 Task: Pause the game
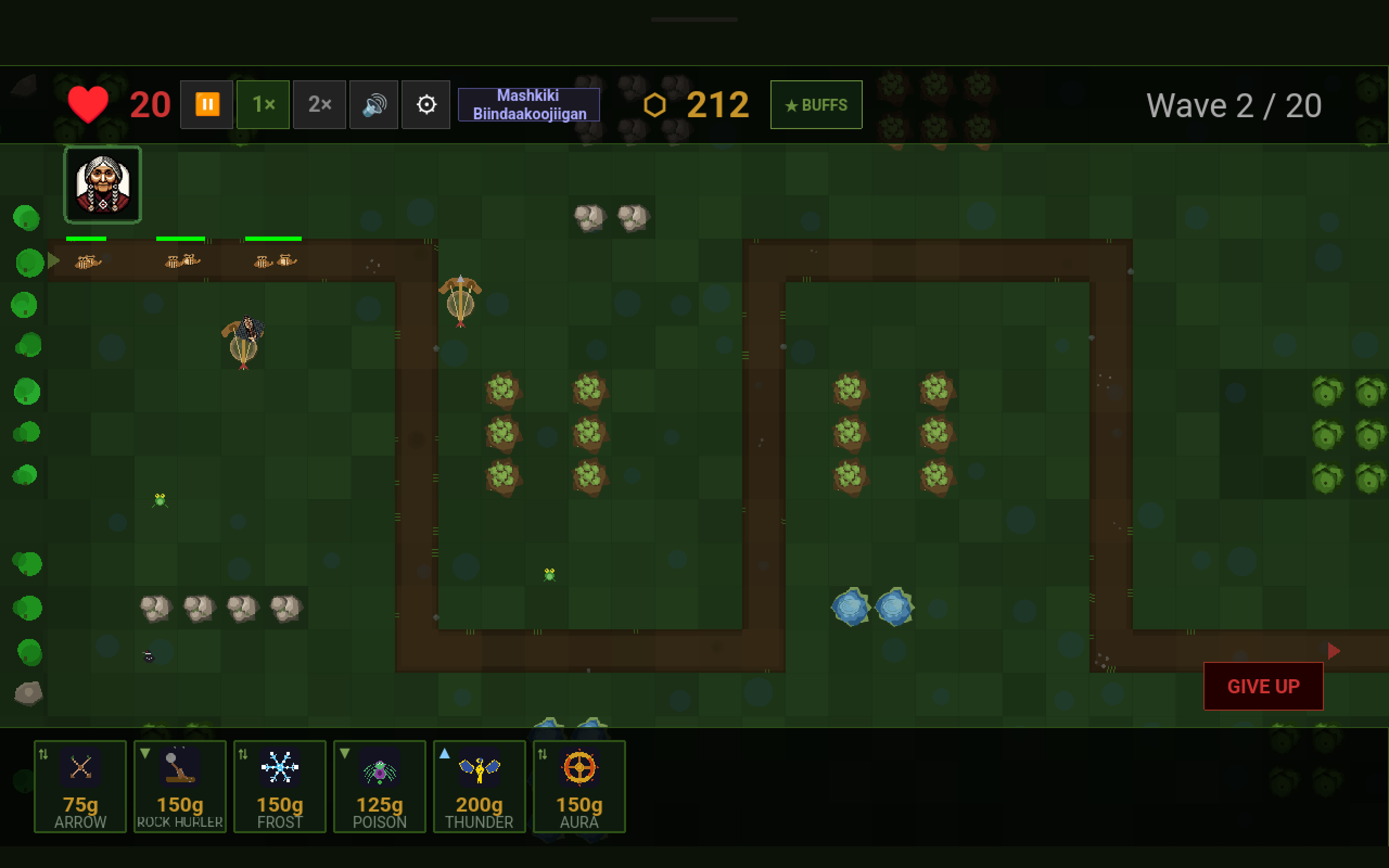click(x=207, y=105)
